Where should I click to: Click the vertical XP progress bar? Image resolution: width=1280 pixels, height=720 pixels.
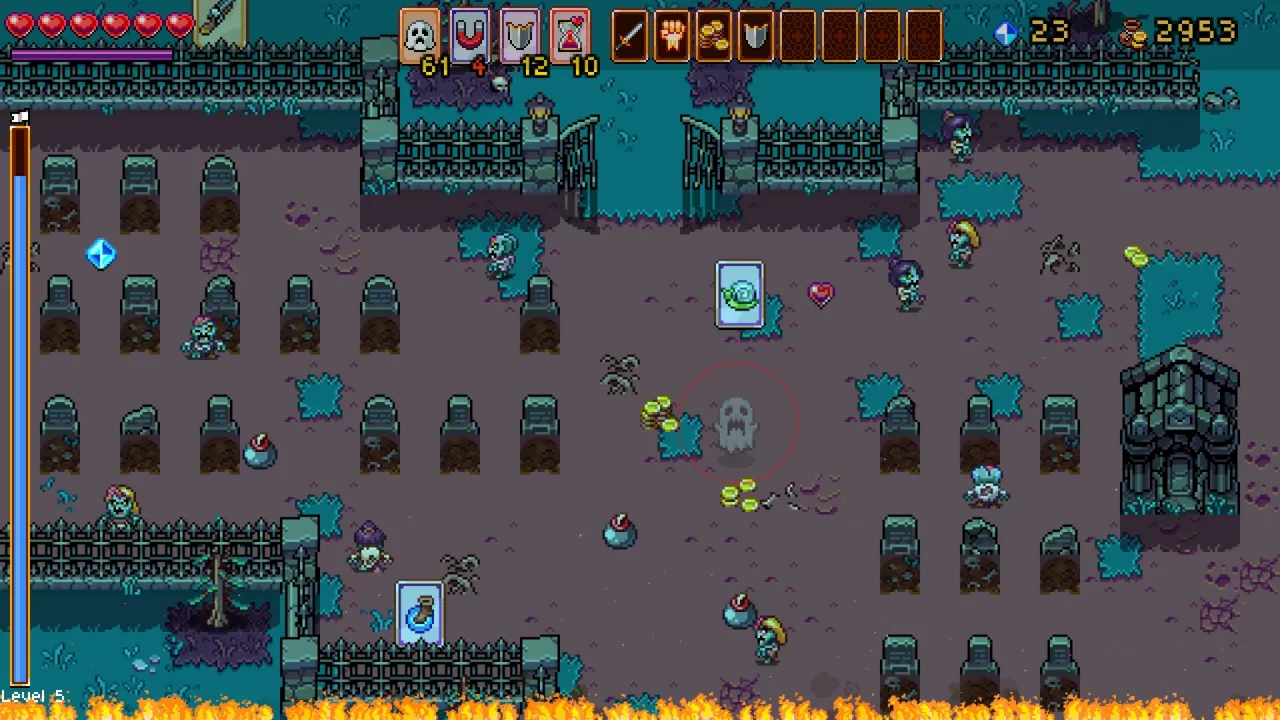tap(20, 400)
